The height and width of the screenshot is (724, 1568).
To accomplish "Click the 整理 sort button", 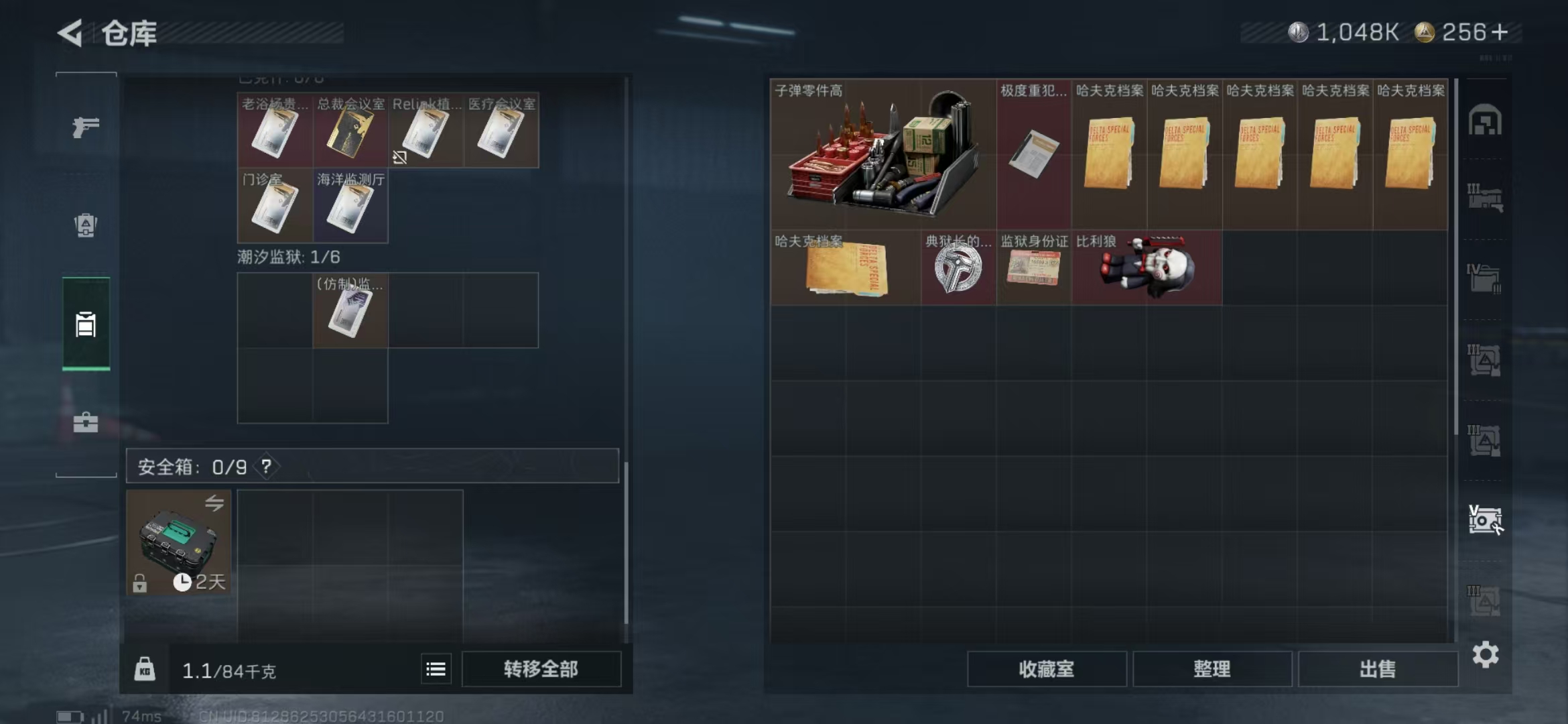I will point(1214,669).
